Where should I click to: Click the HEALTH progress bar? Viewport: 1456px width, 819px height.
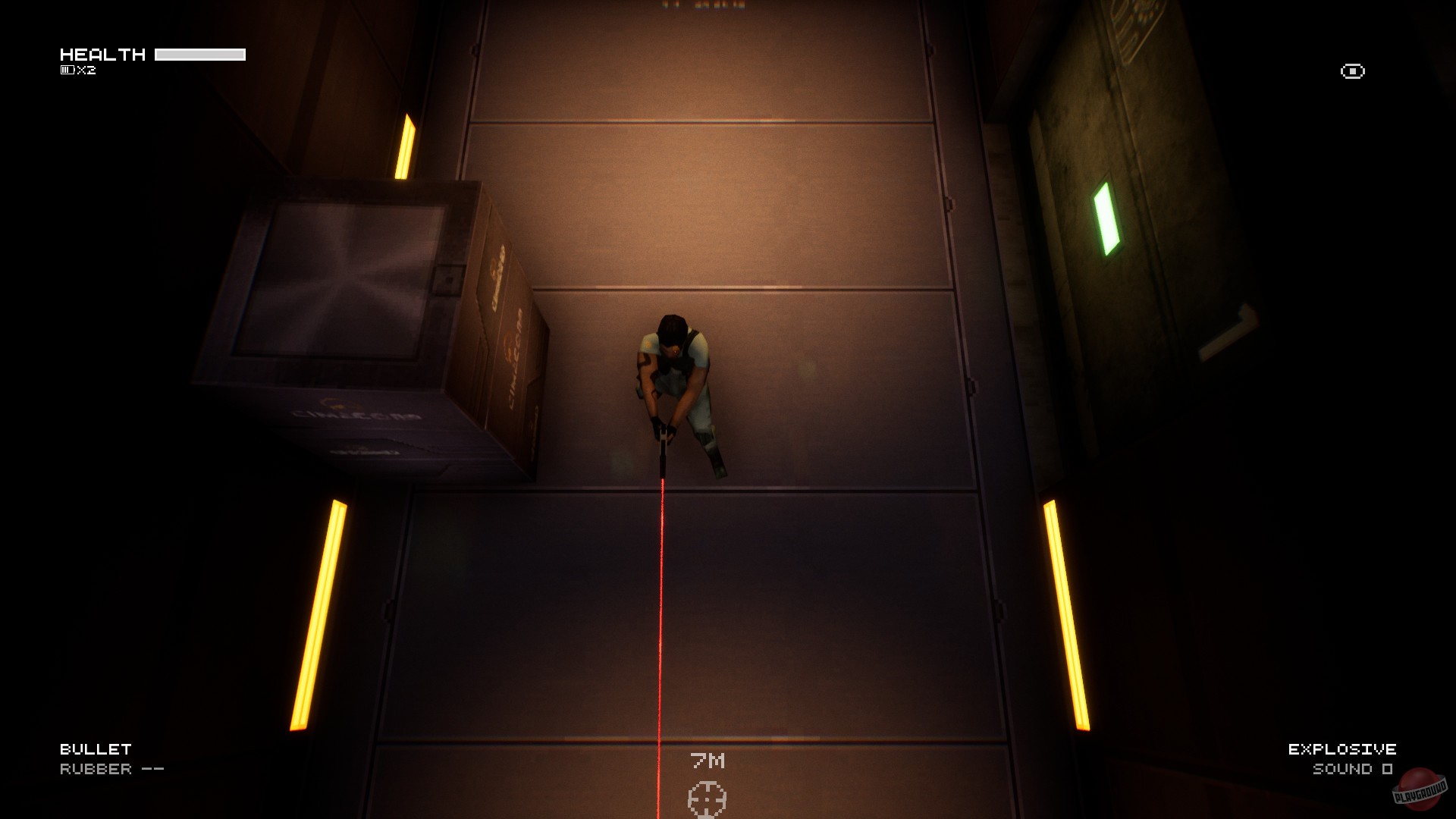(x=200, y=54)
